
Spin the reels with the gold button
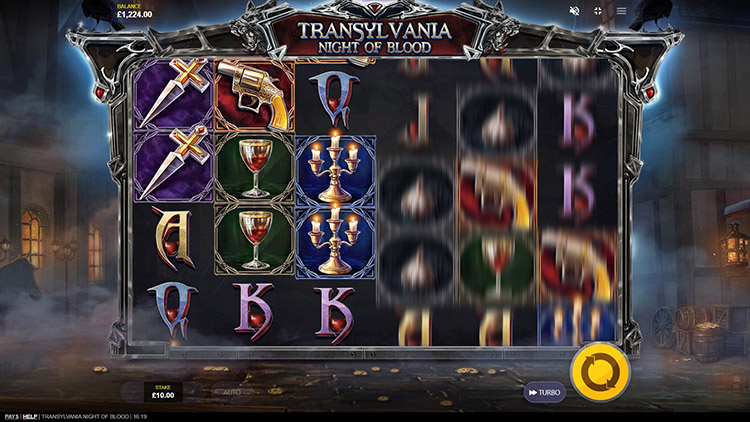(601, 374)
